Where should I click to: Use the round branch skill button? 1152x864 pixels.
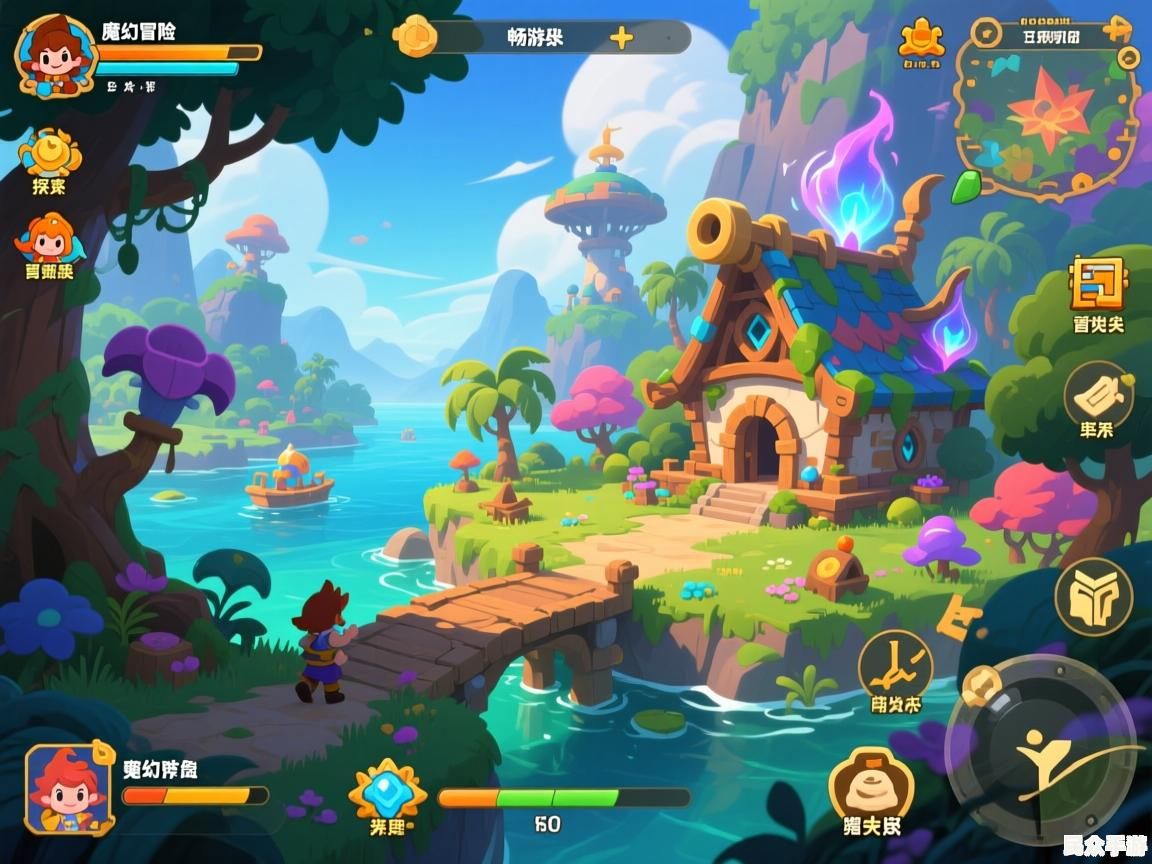[895, 665]
